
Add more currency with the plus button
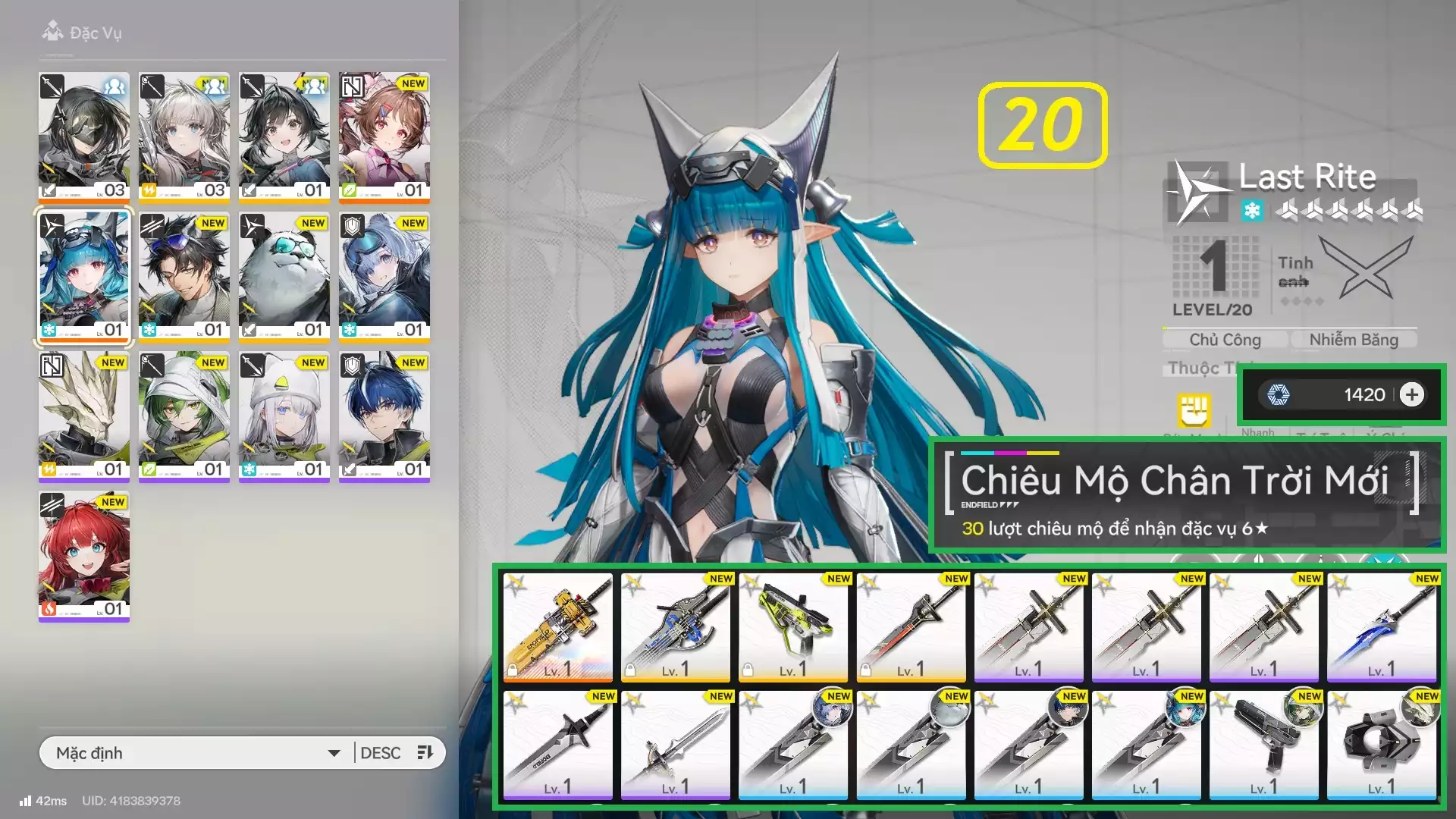pyautogui.click(x=1411, y=395)
